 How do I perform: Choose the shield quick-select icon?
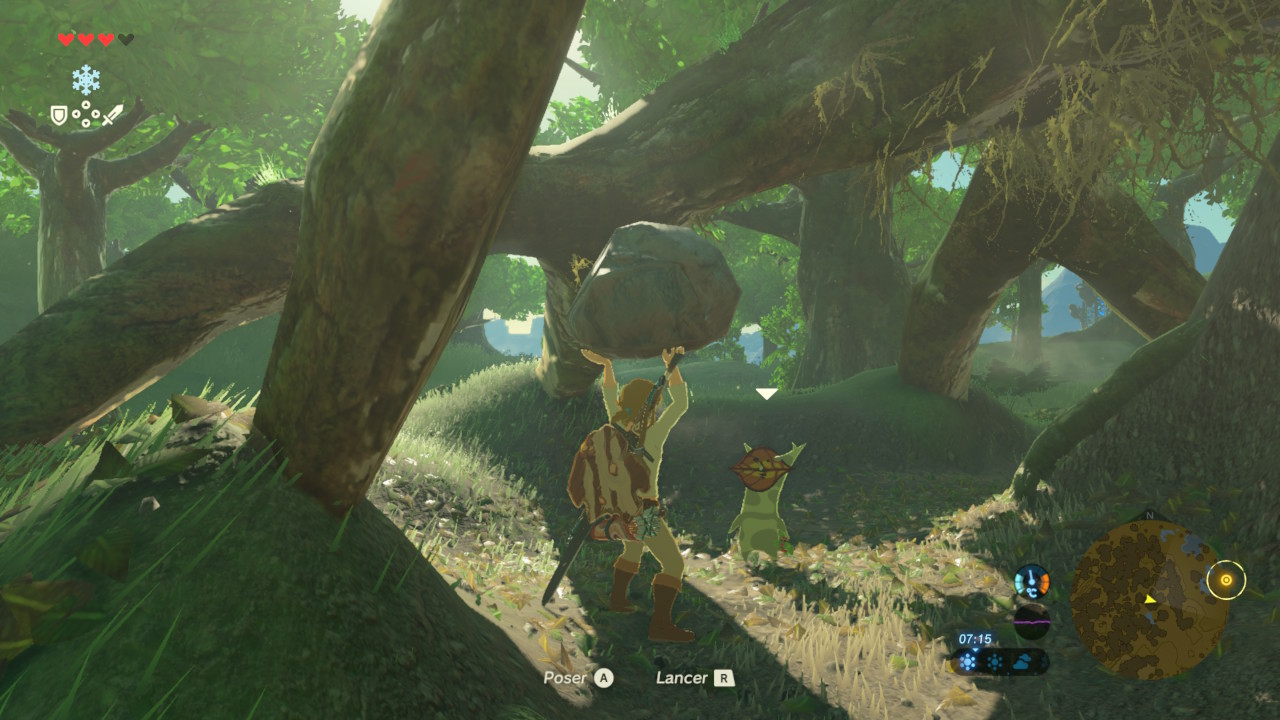[x=59, y=116]
